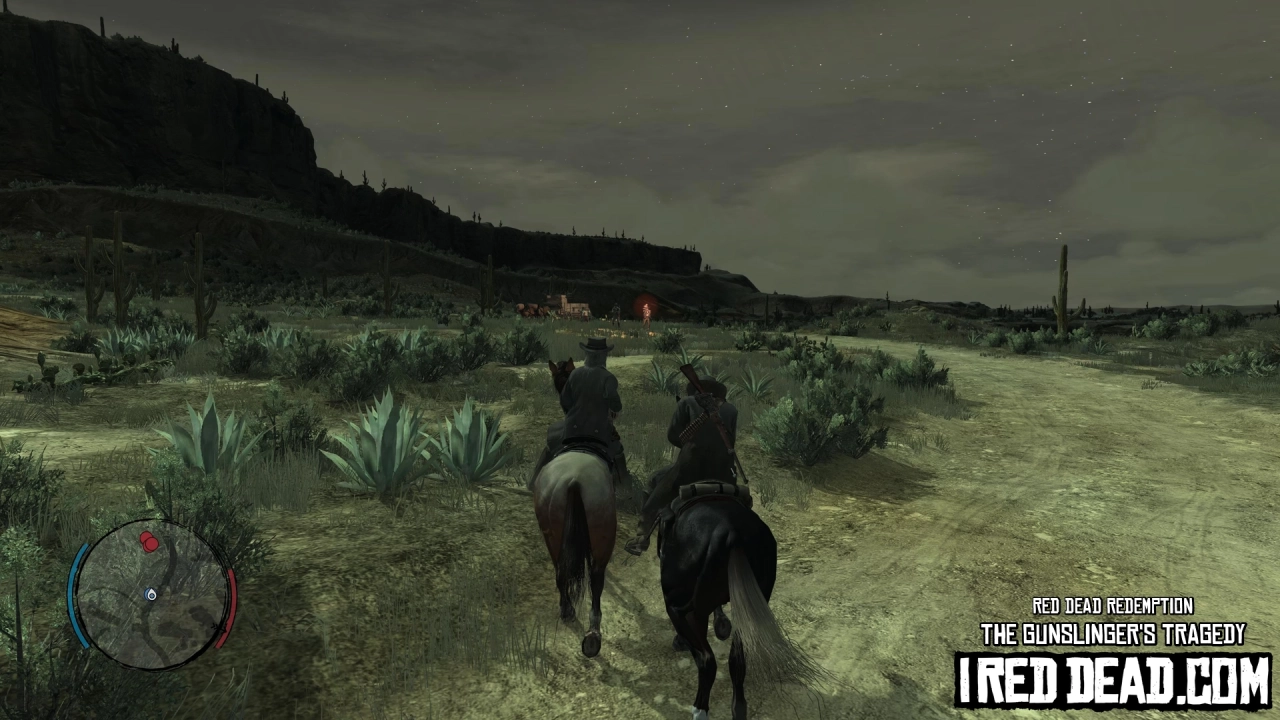Click the white chevron marker on the minimap edge
The height and width of the screenshot is (720, 1280).
click(218, 627)
